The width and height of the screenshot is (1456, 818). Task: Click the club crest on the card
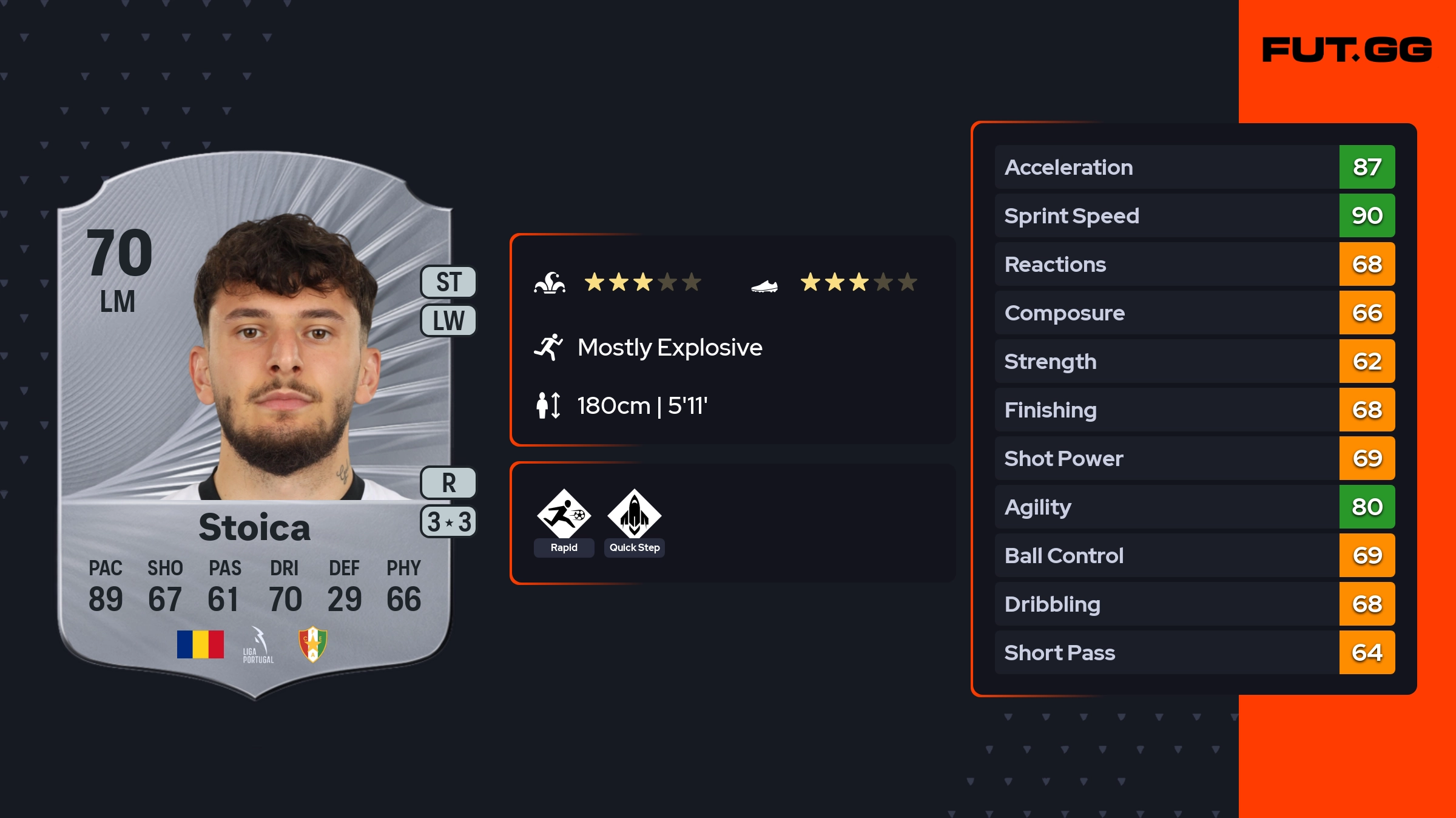click(x=313, y=644)
